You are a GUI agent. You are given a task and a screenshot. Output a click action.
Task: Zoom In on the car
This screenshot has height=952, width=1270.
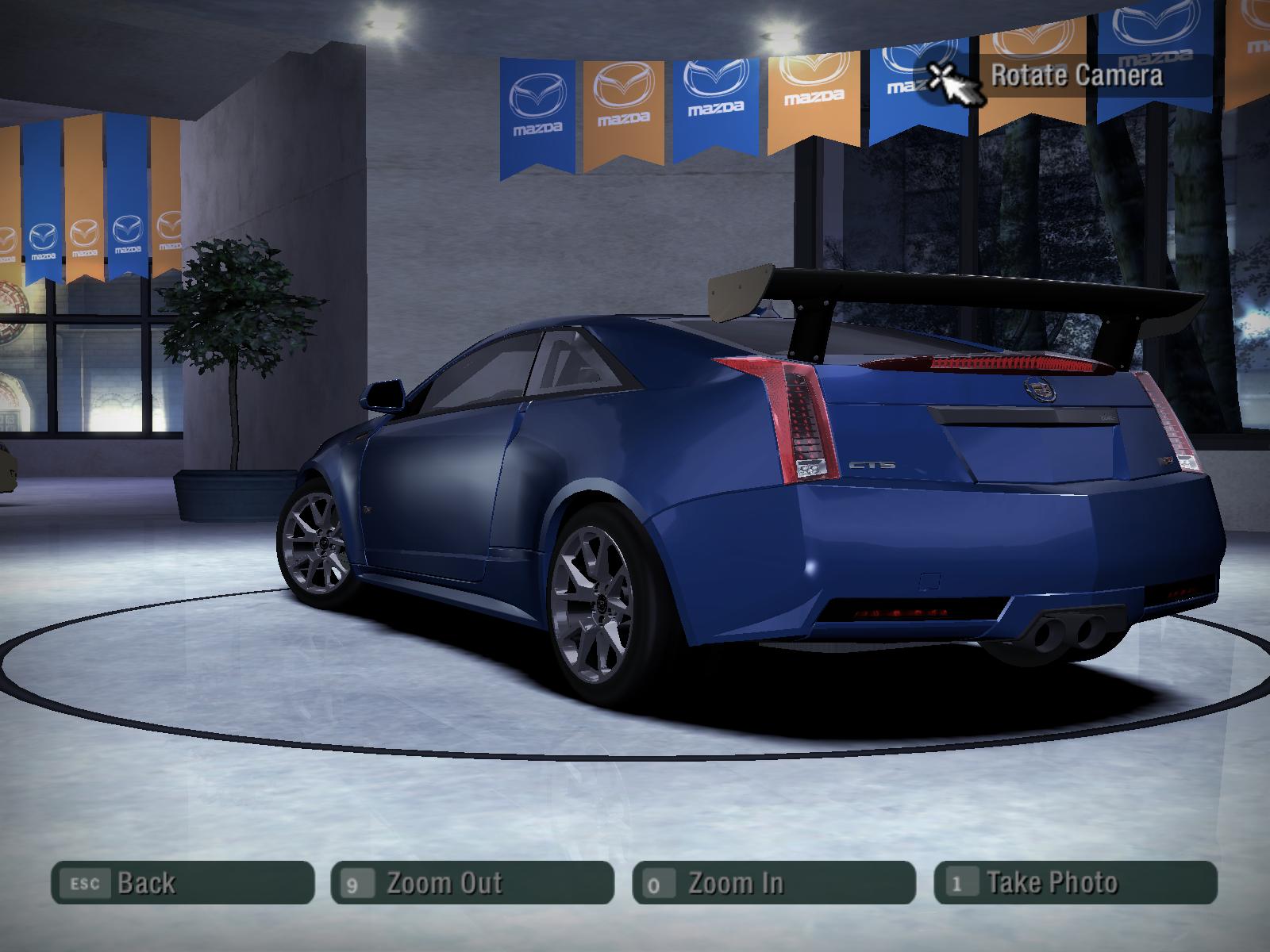coord(774,883)
